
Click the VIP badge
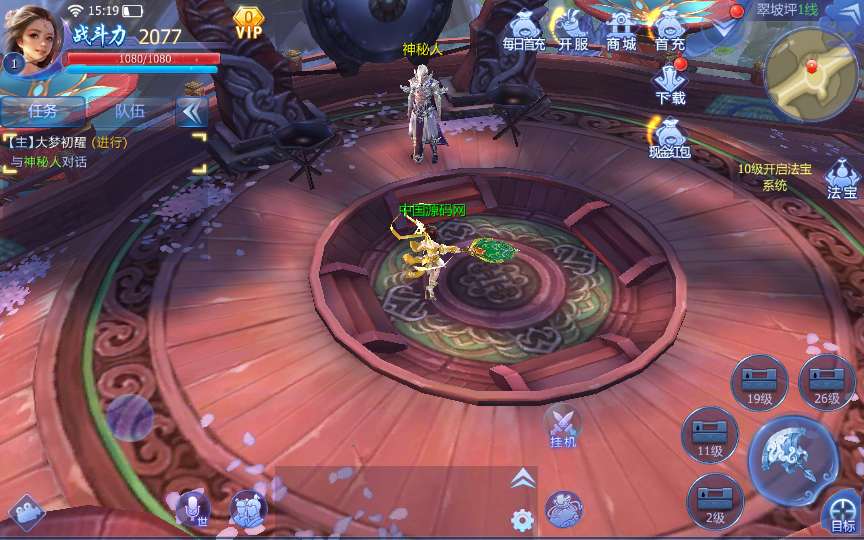coord(248,23)
